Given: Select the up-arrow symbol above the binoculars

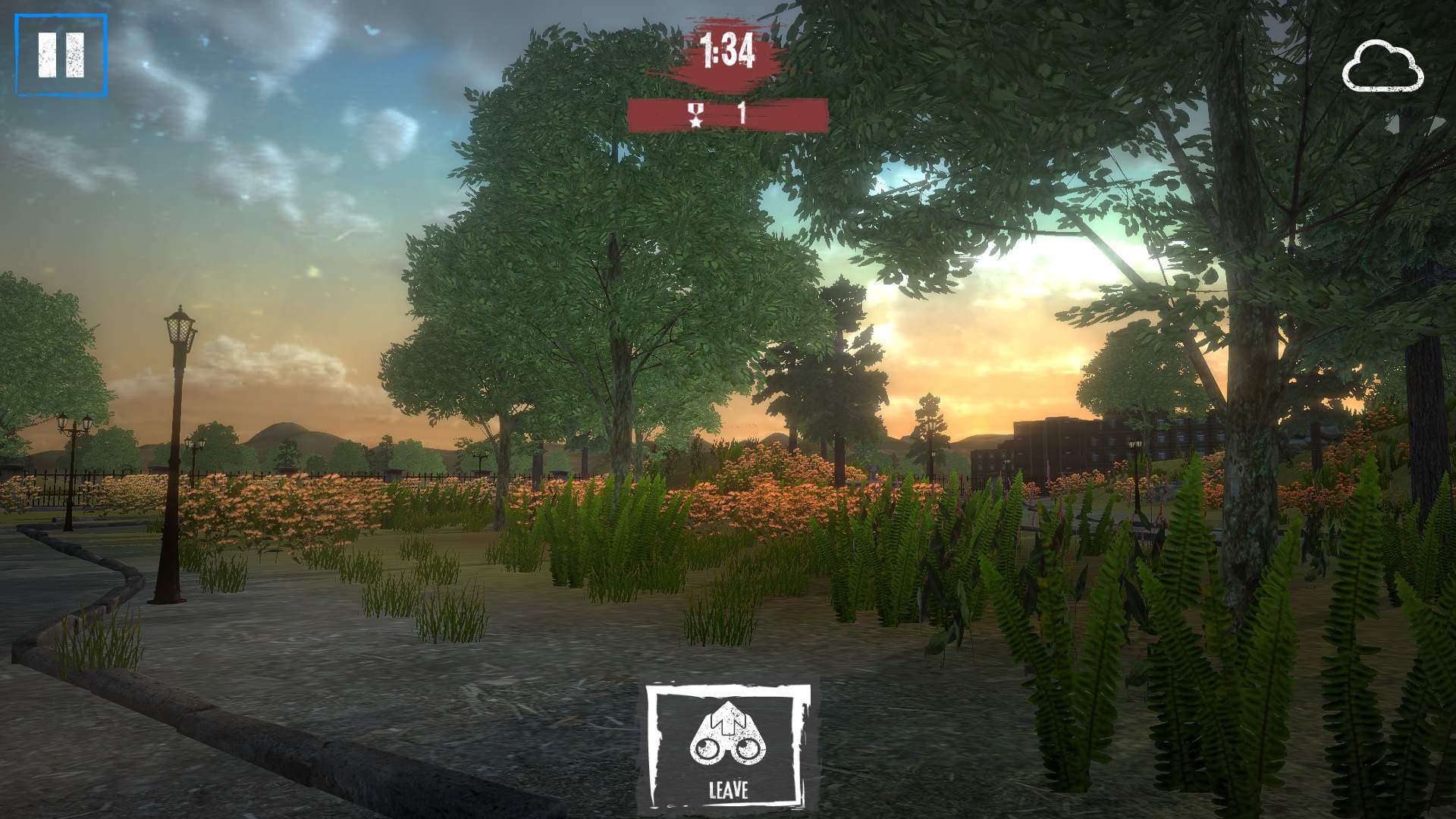Looking at the screenshot, I should coord(730,717).
